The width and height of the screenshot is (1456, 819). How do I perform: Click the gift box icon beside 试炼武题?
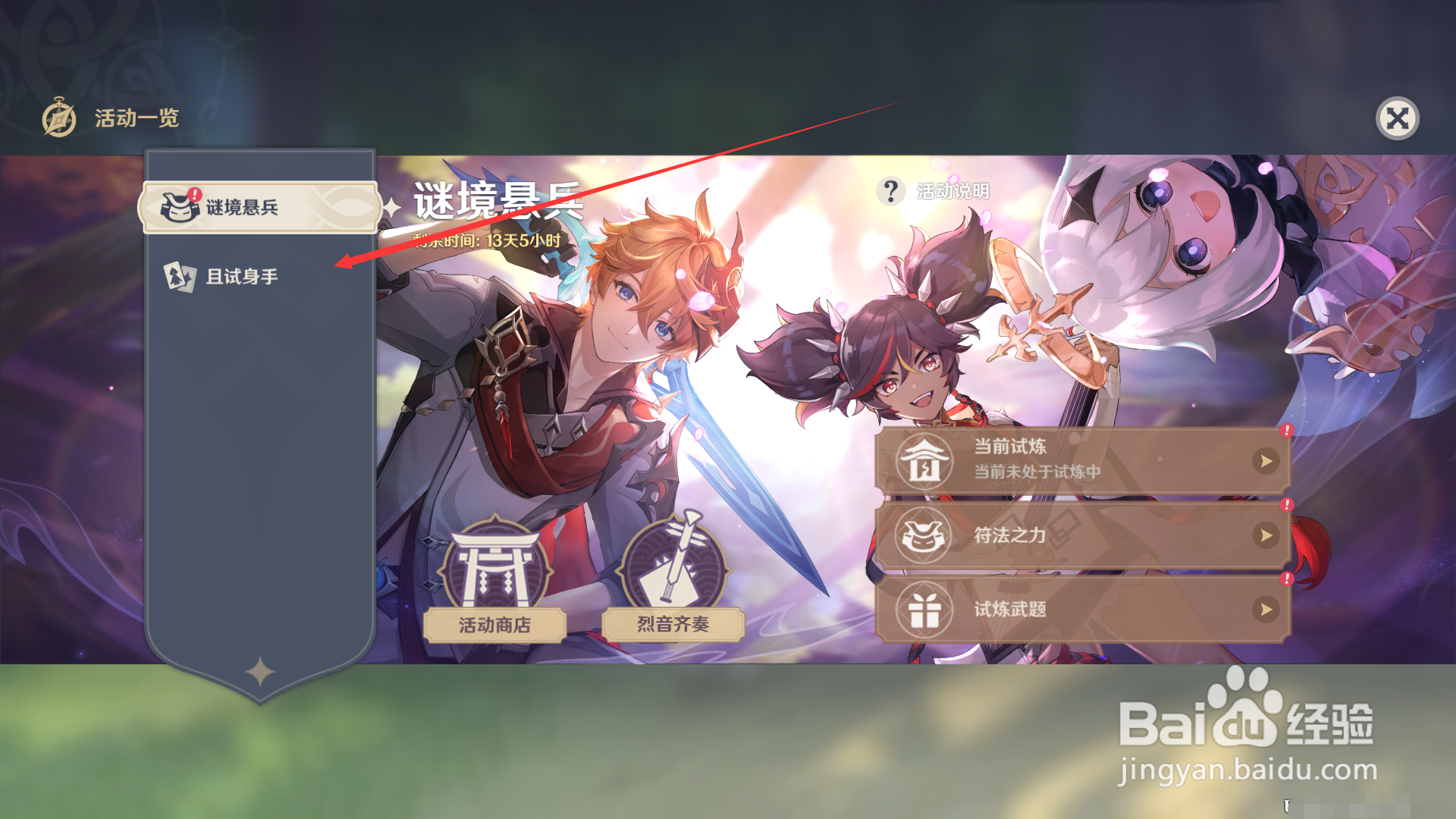[927, 609]
